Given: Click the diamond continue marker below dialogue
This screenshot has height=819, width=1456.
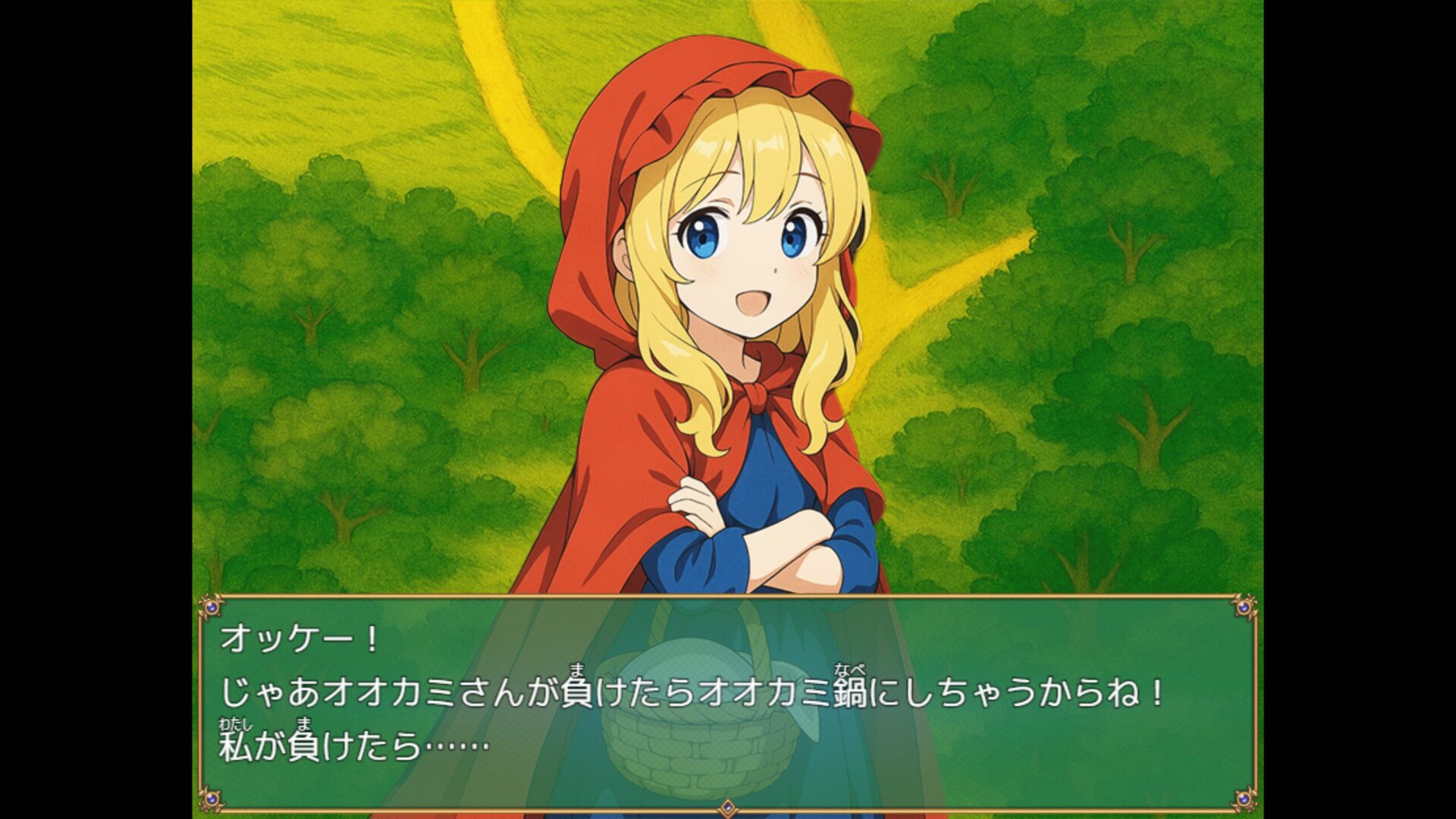Looking at the screenshot, I should pyautogui.click(x=727, y=807).
